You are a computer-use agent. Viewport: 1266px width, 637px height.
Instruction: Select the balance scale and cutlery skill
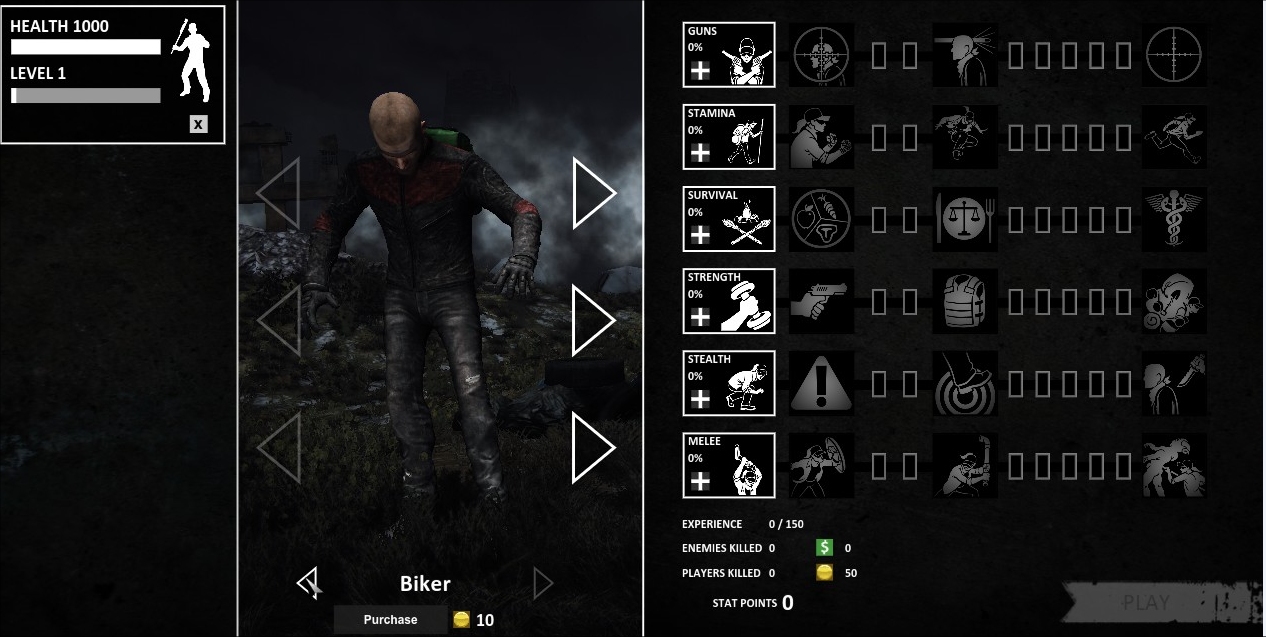(x=965, y=219)
